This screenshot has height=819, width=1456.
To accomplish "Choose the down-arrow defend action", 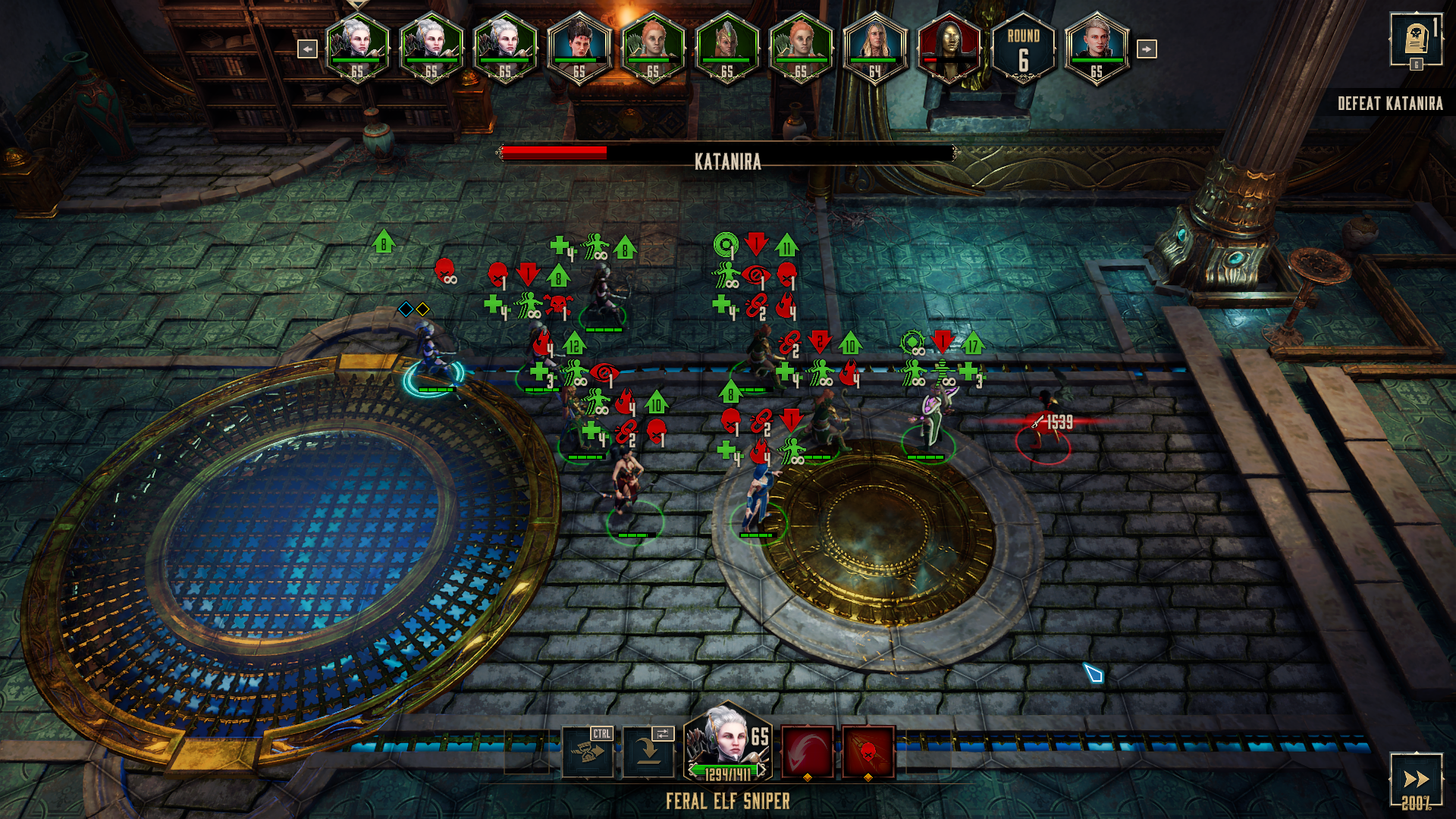I will click(648, 752).
